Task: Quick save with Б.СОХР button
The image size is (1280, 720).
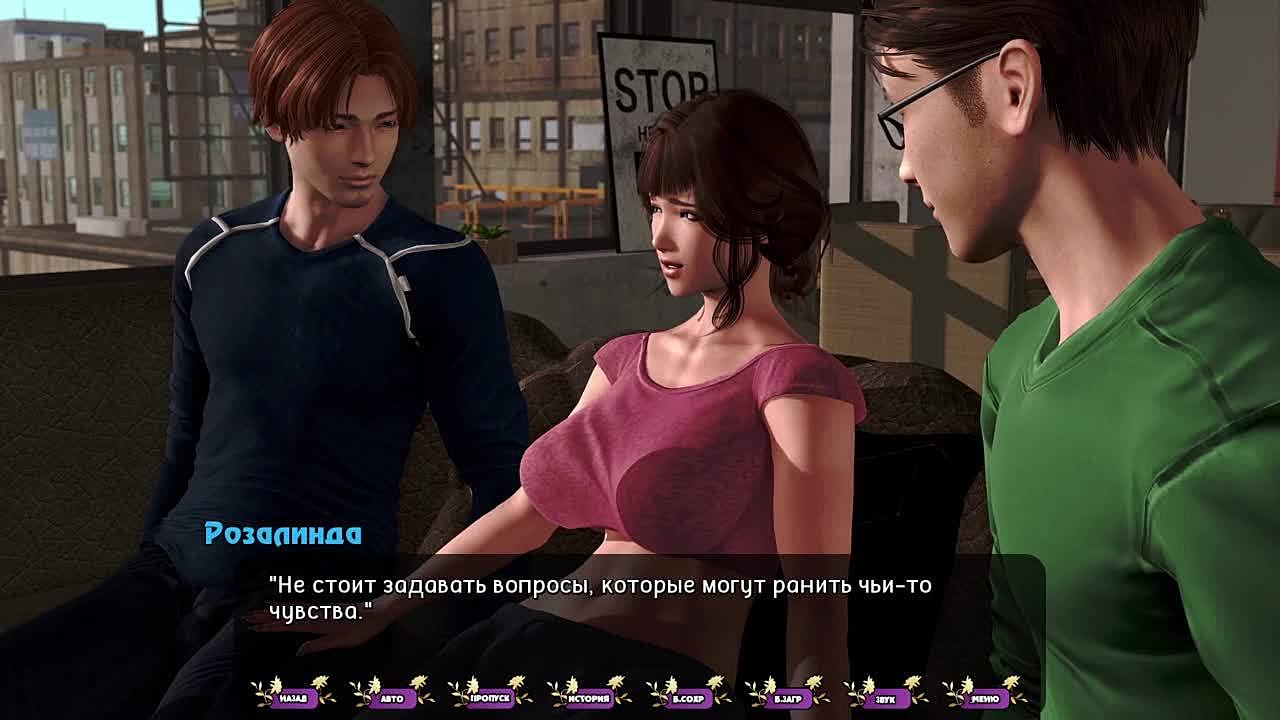Action: pos(689,698)
